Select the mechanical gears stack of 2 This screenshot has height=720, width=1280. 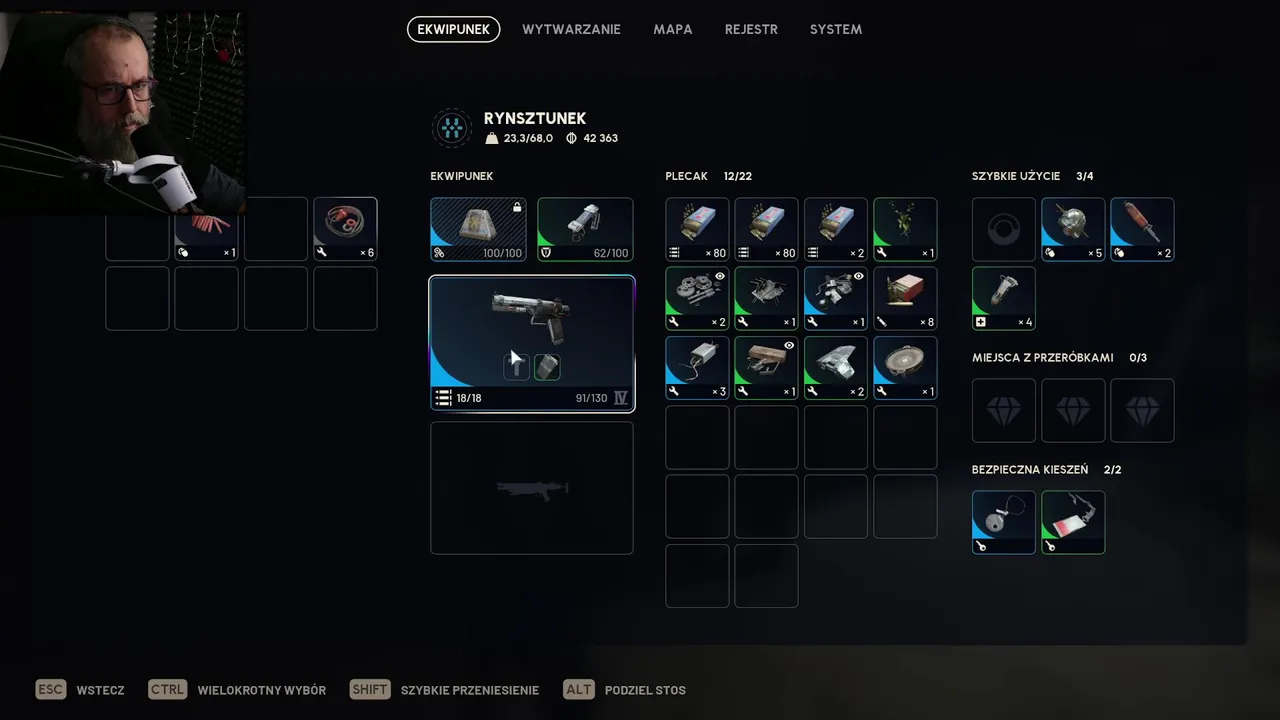(x=697, y=298)
